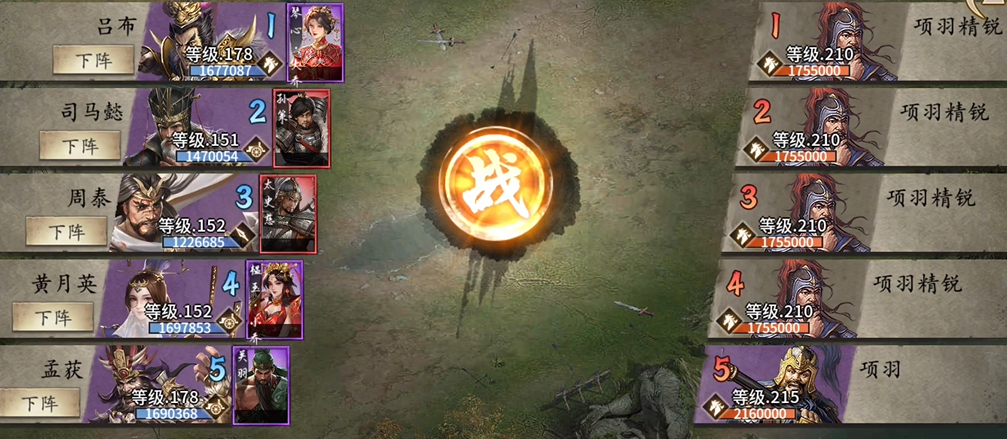Remove 吕布 with his 下阵 button
Screen dimensions: 1007x439
(94, 59)
